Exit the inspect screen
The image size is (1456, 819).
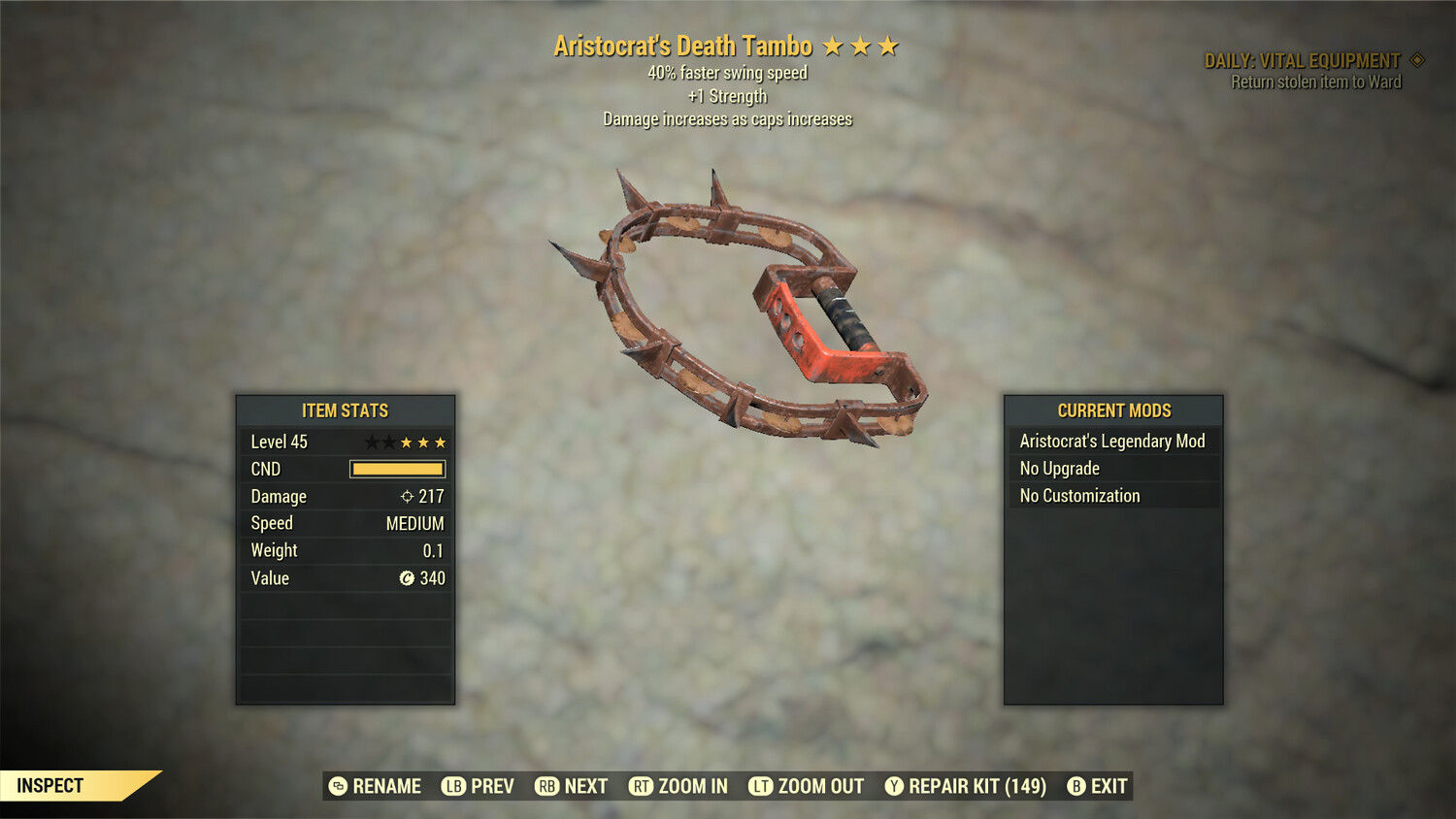(x=1098, y=786)
